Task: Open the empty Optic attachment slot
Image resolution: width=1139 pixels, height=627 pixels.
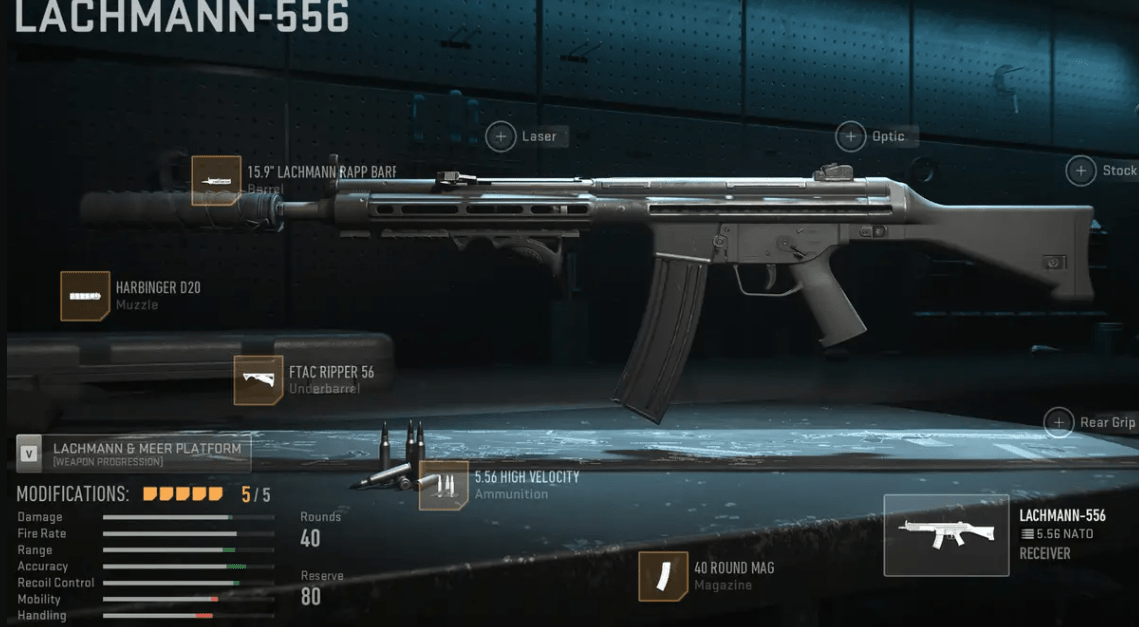Action: click(851, 136)
